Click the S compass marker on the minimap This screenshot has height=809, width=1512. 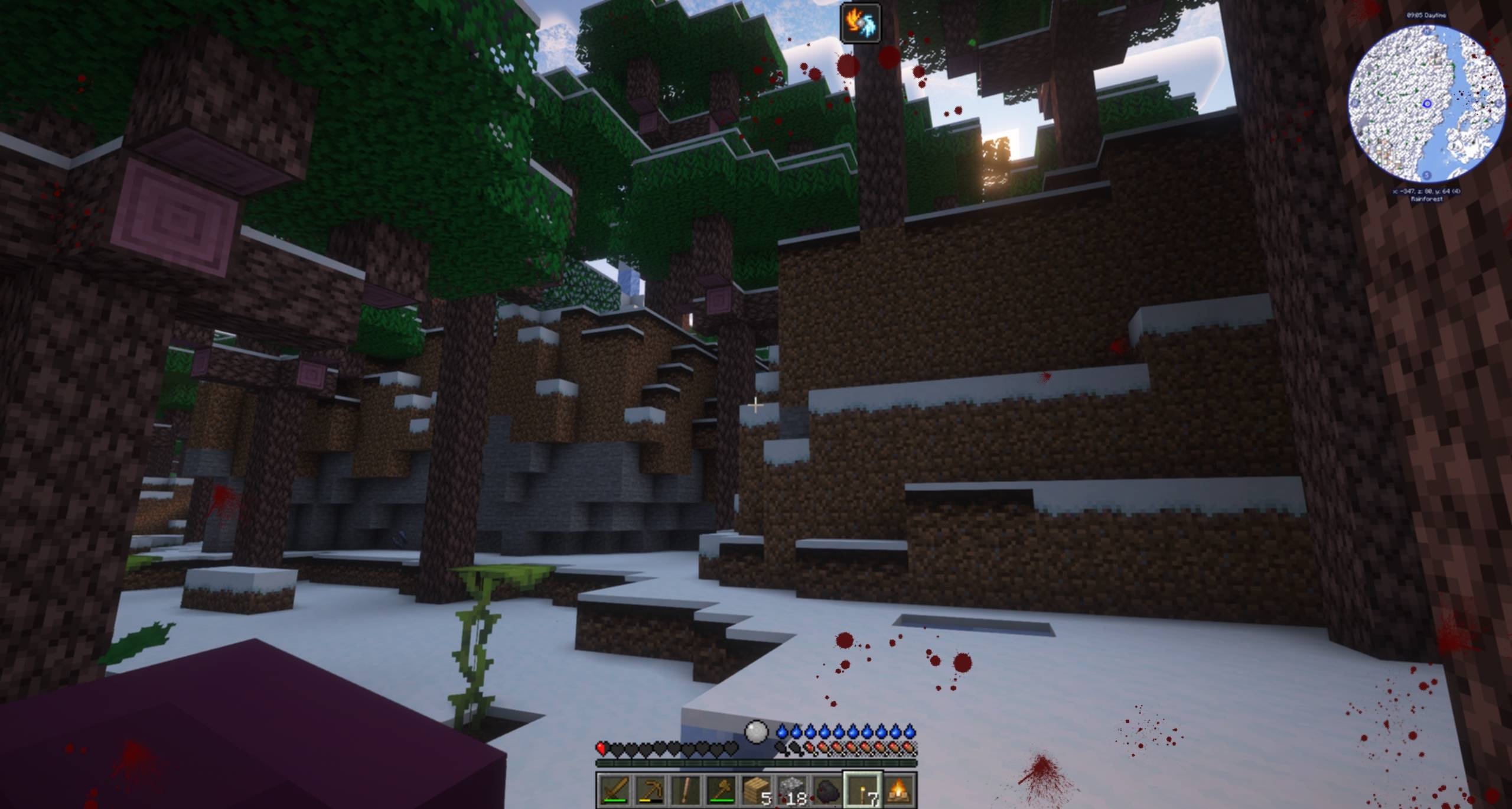[1426, 175]
